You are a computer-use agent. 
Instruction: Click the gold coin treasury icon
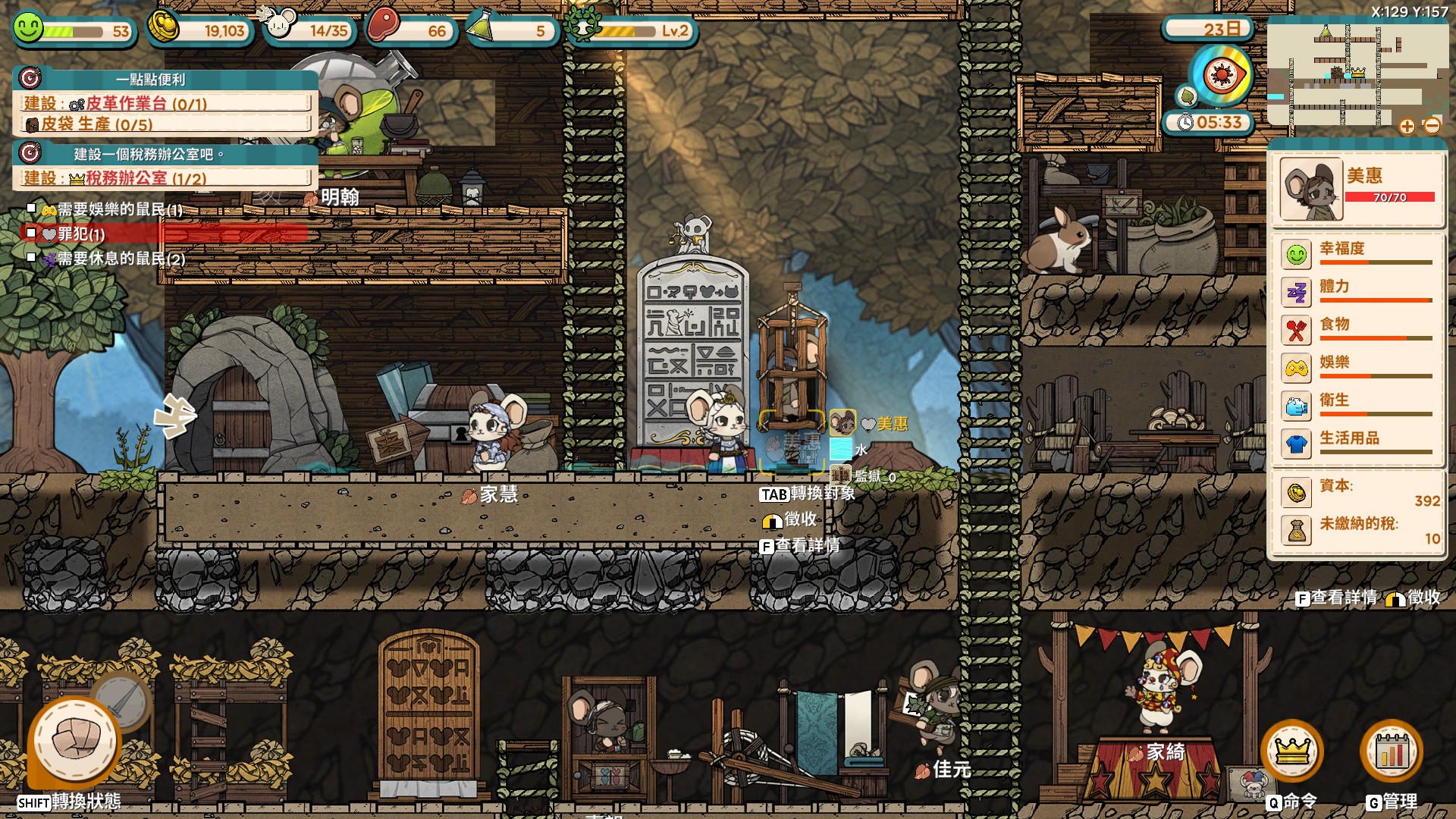click(x=164, y=28)
